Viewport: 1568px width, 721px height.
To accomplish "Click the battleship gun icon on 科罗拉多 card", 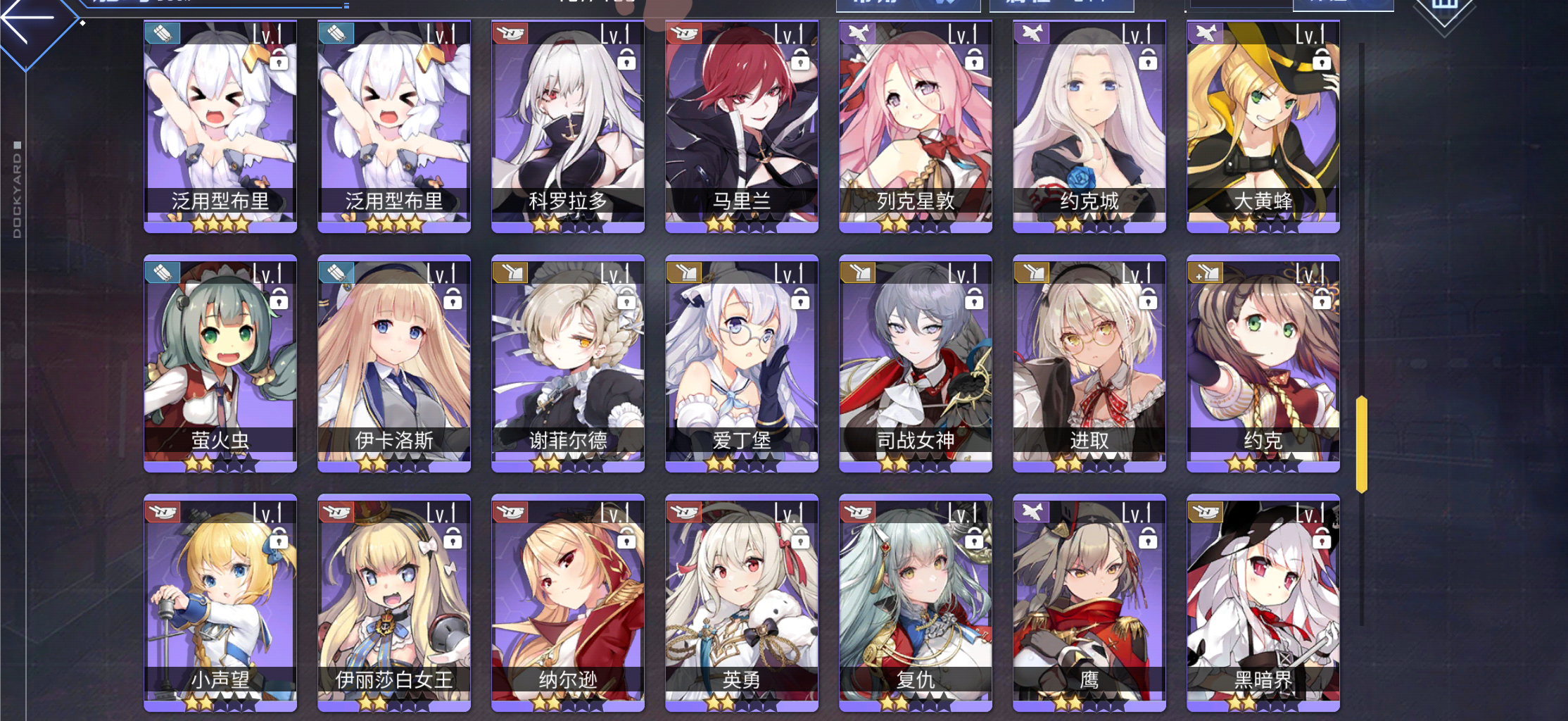I will pyautogui.click(x=509, y=32).
